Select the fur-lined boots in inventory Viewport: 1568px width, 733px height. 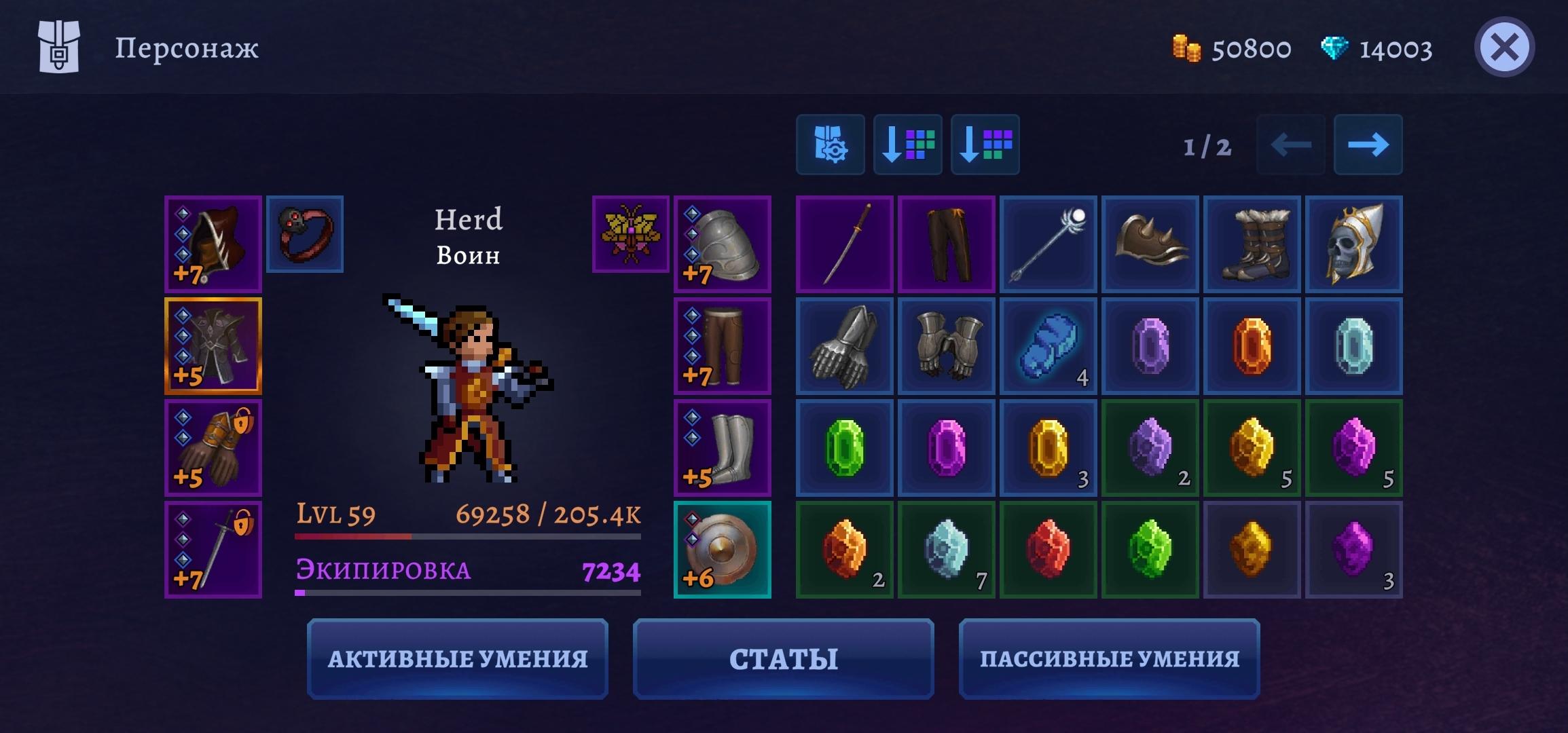[x=1252, y=244]
